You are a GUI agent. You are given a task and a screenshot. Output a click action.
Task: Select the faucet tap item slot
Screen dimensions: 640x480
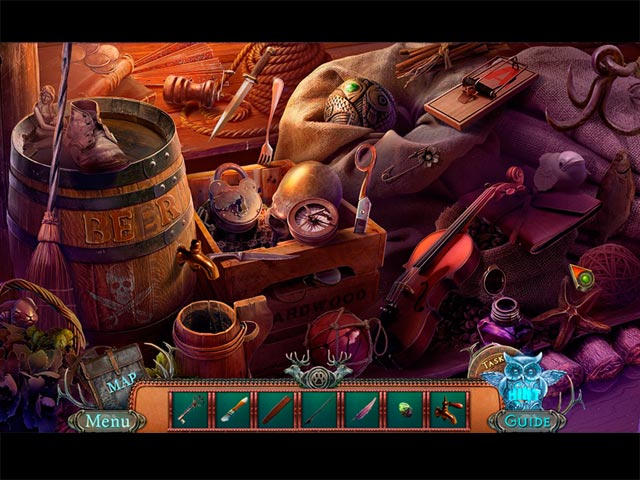[x=449, y=409]
